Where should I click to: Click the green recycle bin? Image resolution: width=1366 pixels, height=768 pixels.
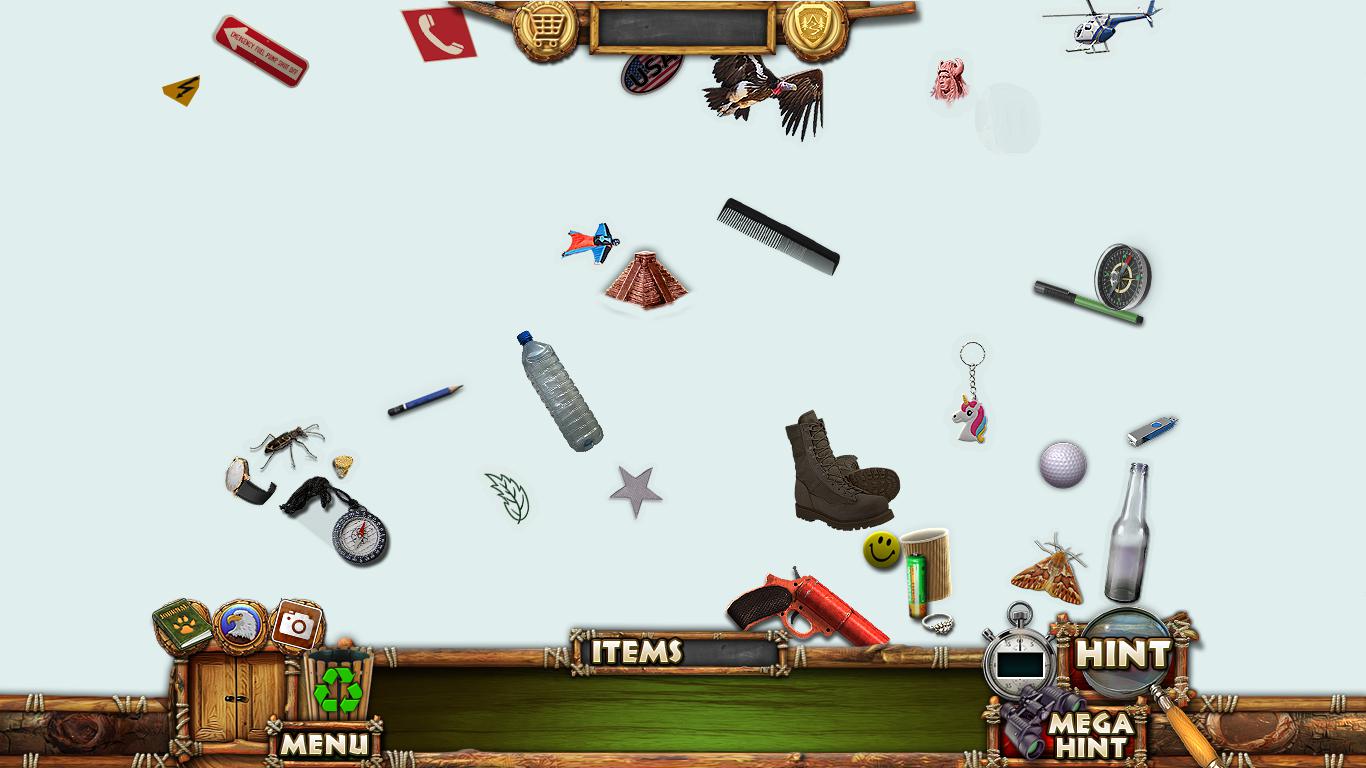[339, 686]
